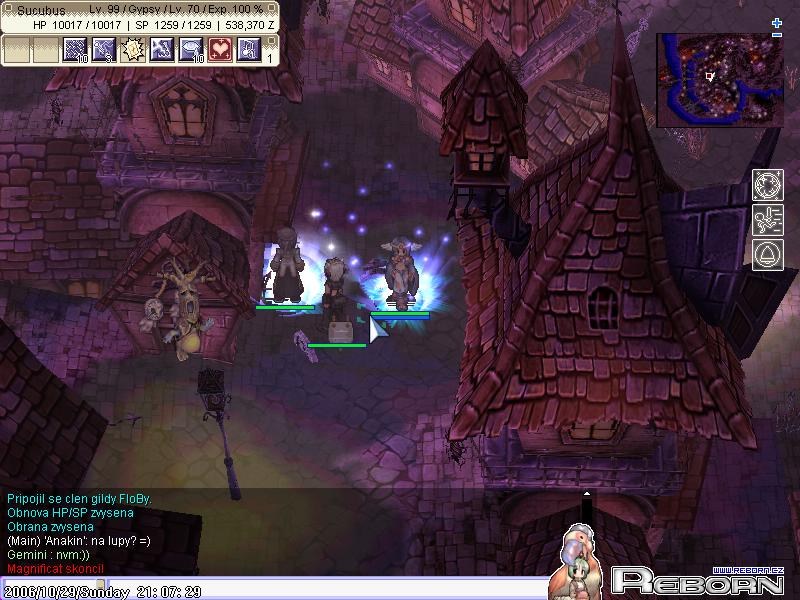Use the dancing figure skill in the hotbar
This screenshot has width=800, height=600.
(x=104, y=49)
